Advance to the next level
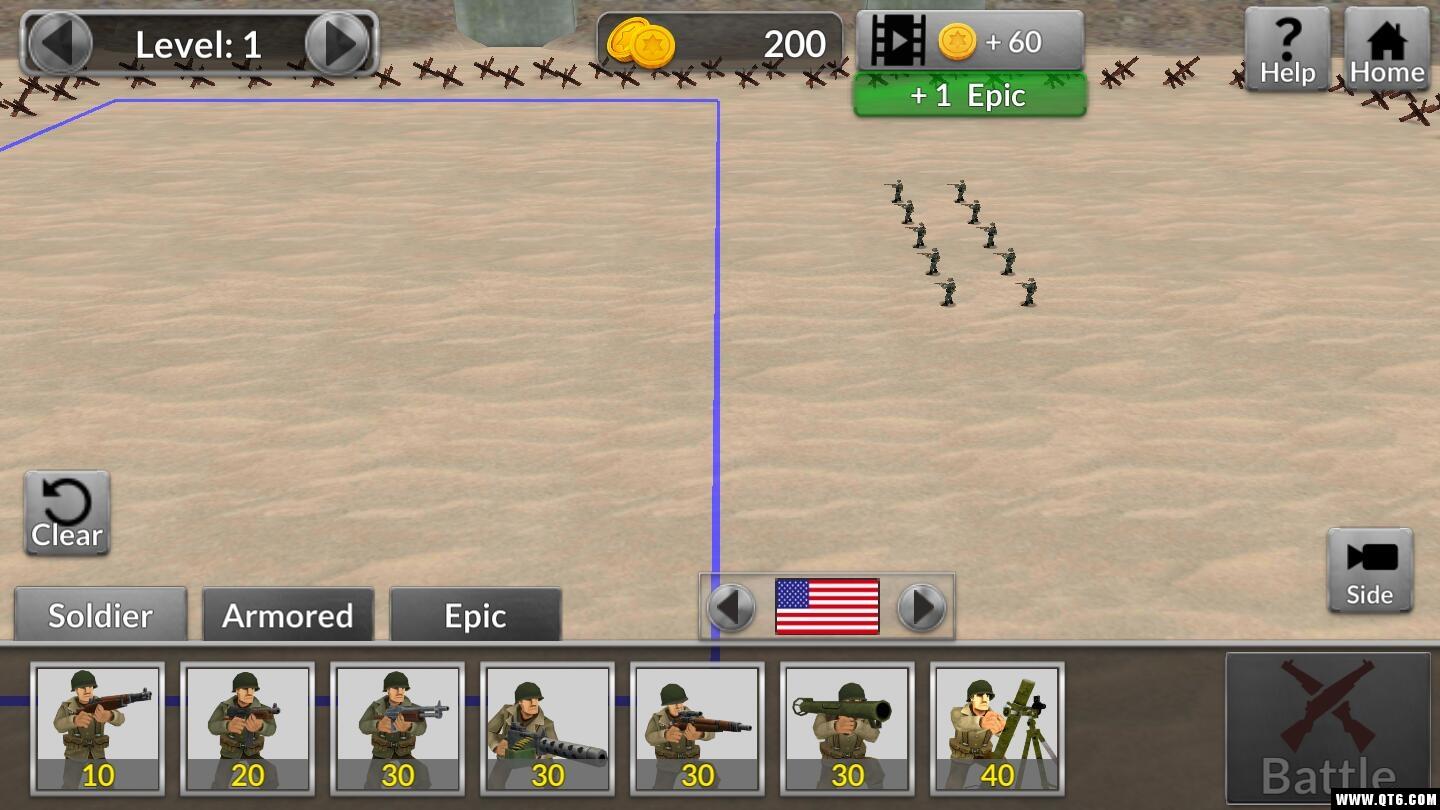 pyautogui.click(x=338, y=43)
